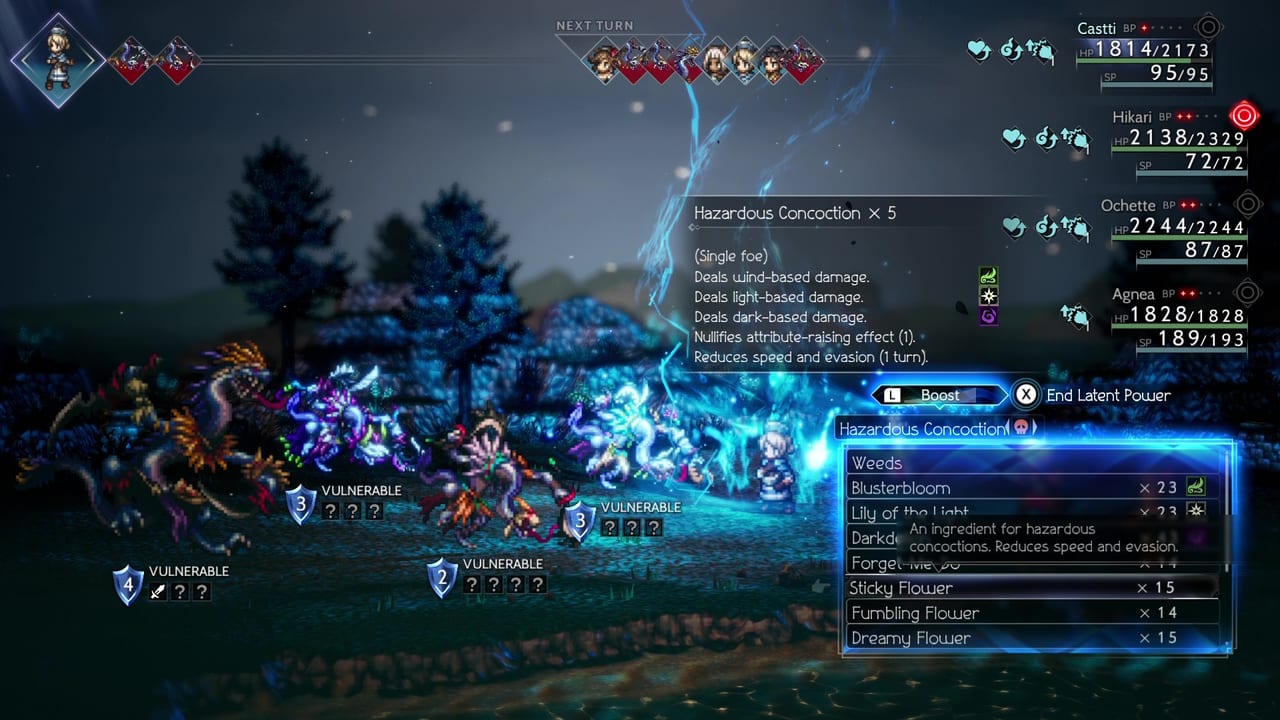Image resolution: width=1280 pixels, height=720 pixels.
Task: Toggle Hikari's glowing red Latent Power indicator
Action: pyautogui.click(x=1244, y=116)
